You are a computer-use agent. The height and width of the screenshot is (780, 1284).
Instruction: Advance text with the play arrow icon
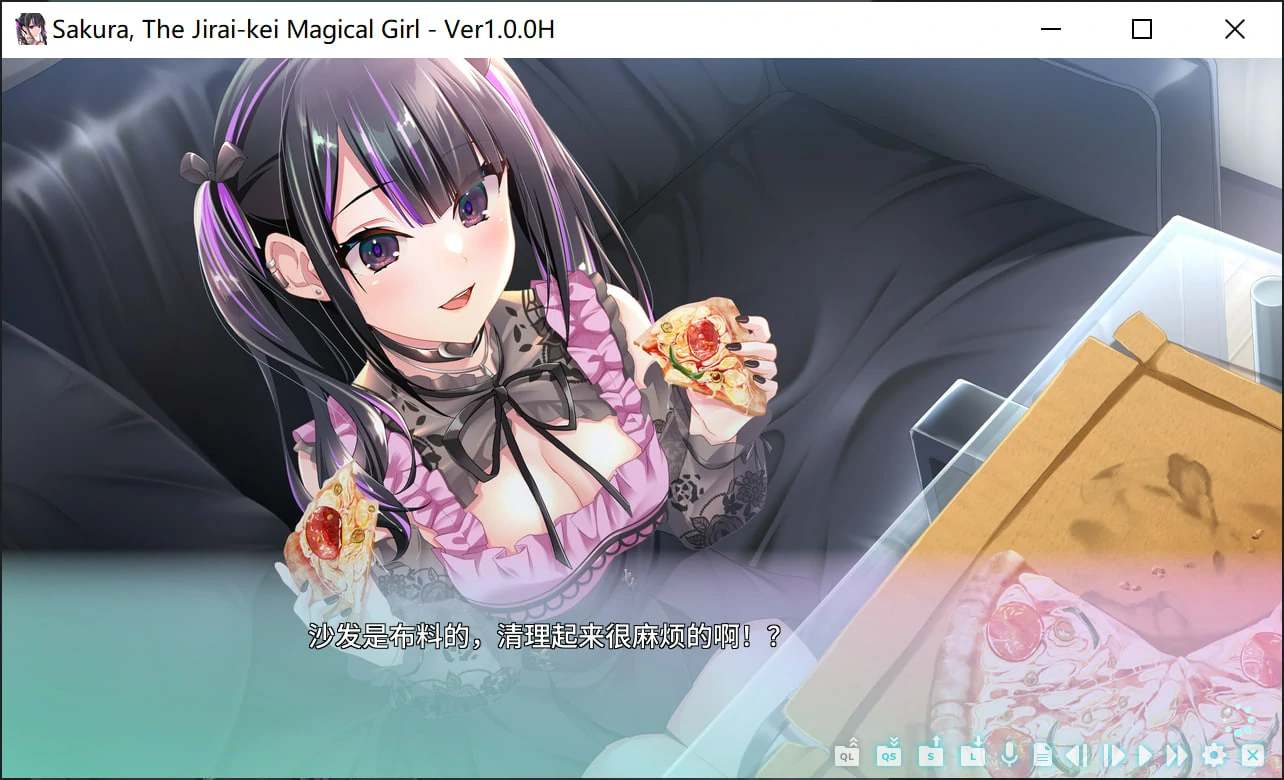click(x=1143, y=756)
